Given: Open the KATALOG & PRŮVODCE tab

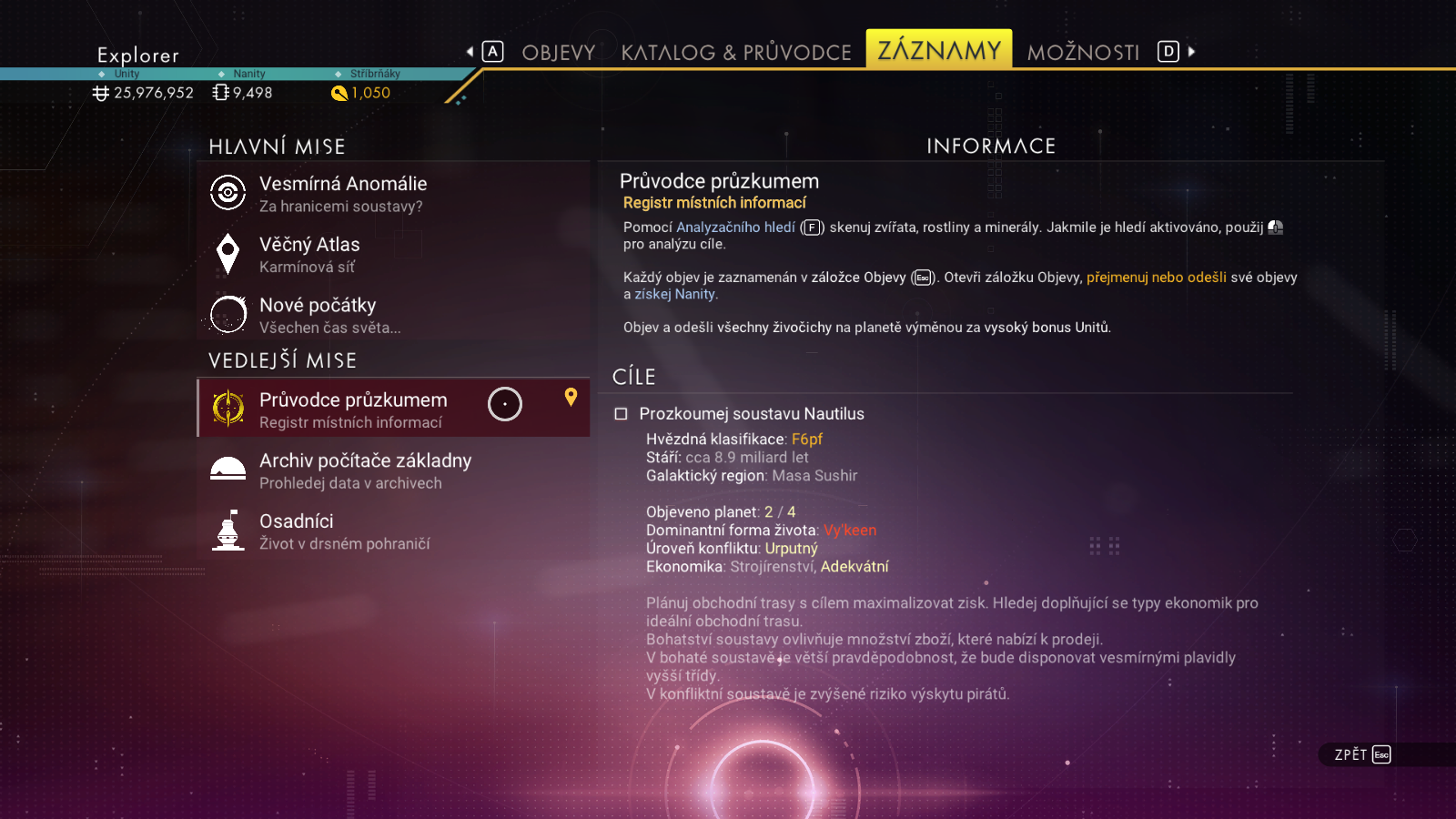Looking at the screenshot, I should [x=736, y=53].
